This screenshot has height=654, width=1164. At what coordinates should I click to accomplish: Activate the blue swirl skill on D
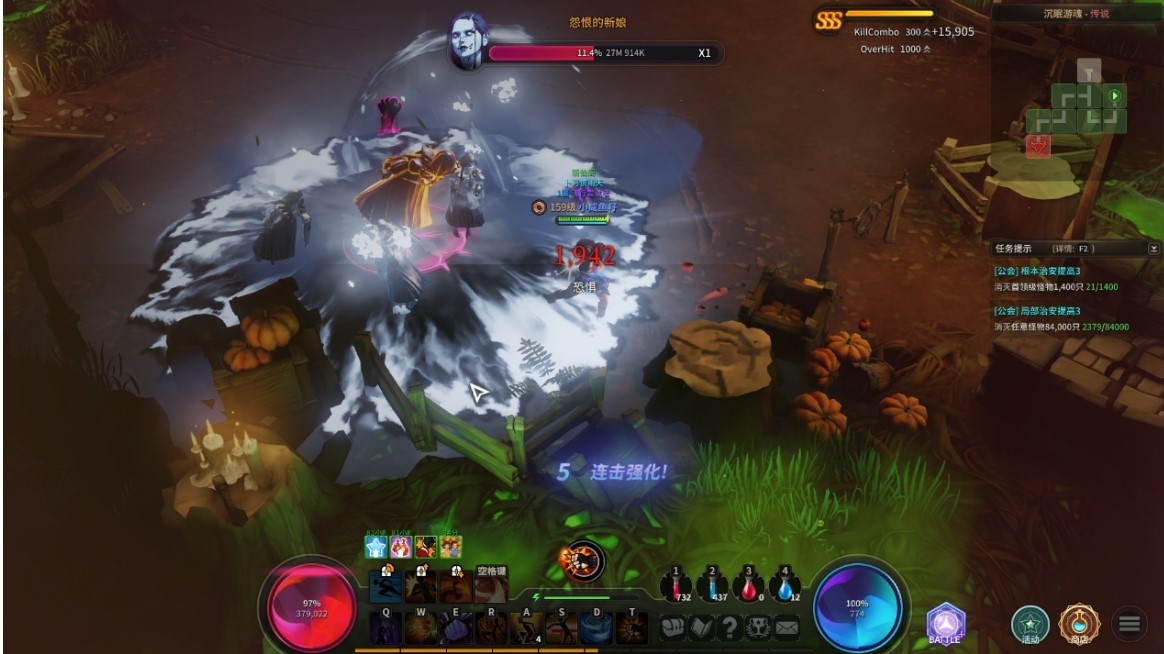point(596,628)
